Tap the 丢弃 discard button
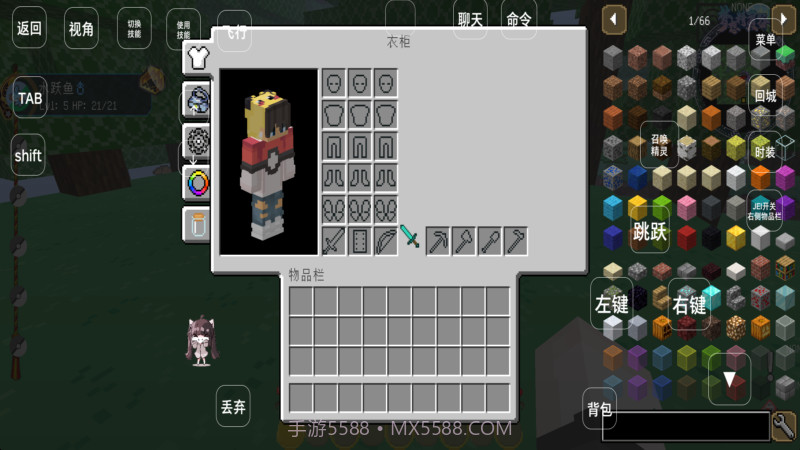Image resolution: width=800 pixels, height=450 pixels. pos(233,407)
